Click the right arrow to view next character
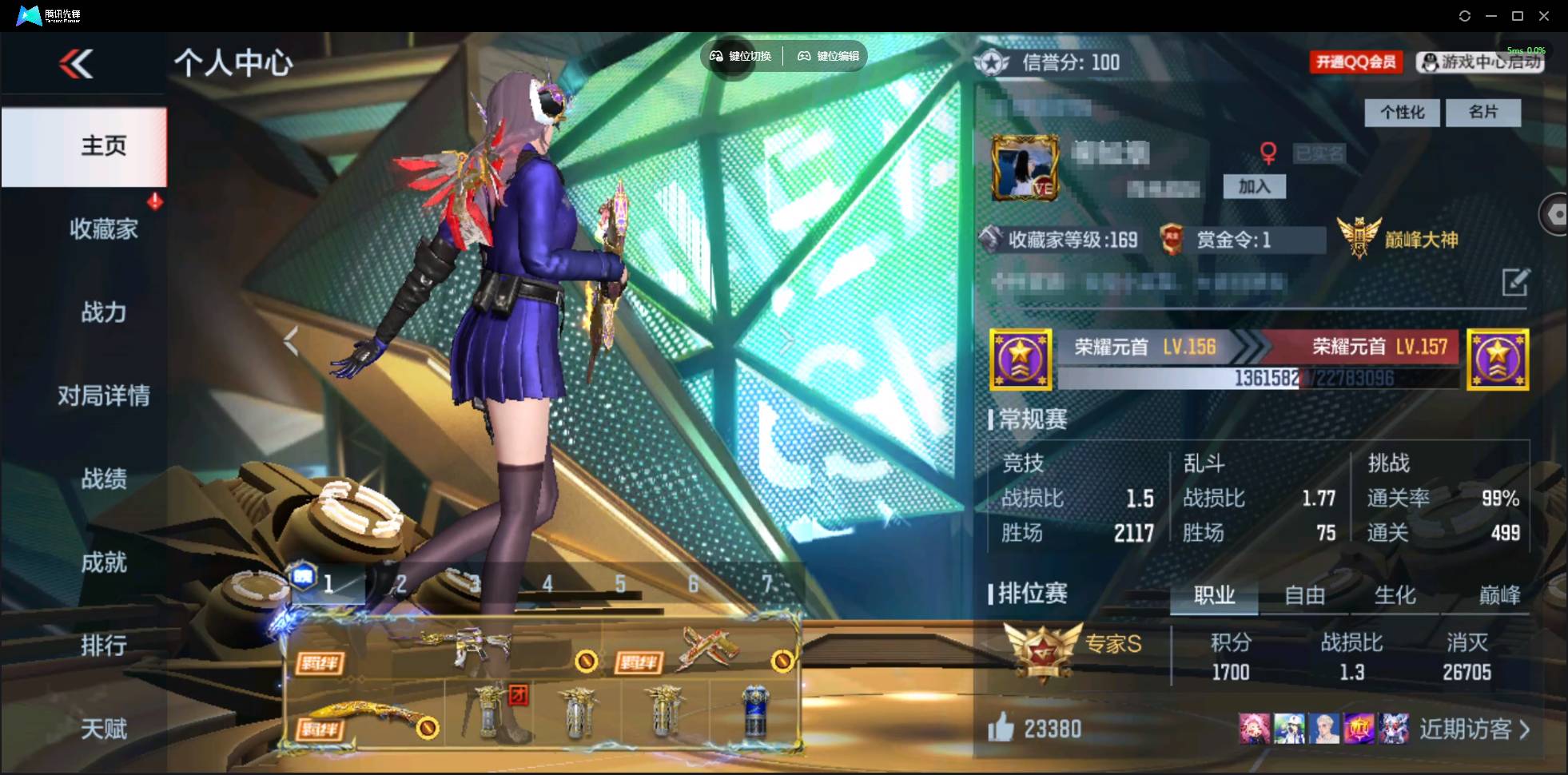 click(788, 340)
